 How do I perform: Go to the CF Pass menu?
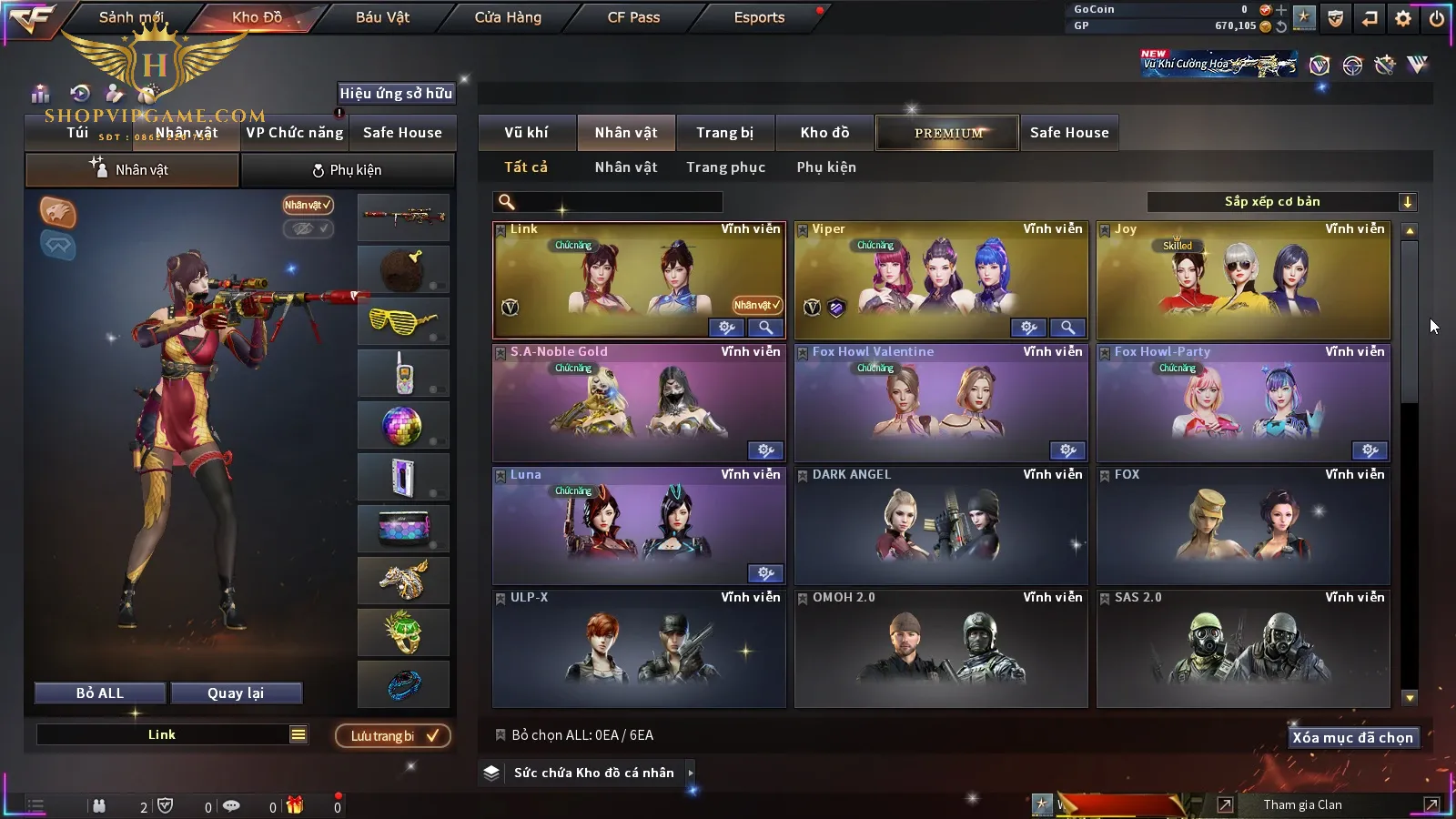[x=633, y=17]
